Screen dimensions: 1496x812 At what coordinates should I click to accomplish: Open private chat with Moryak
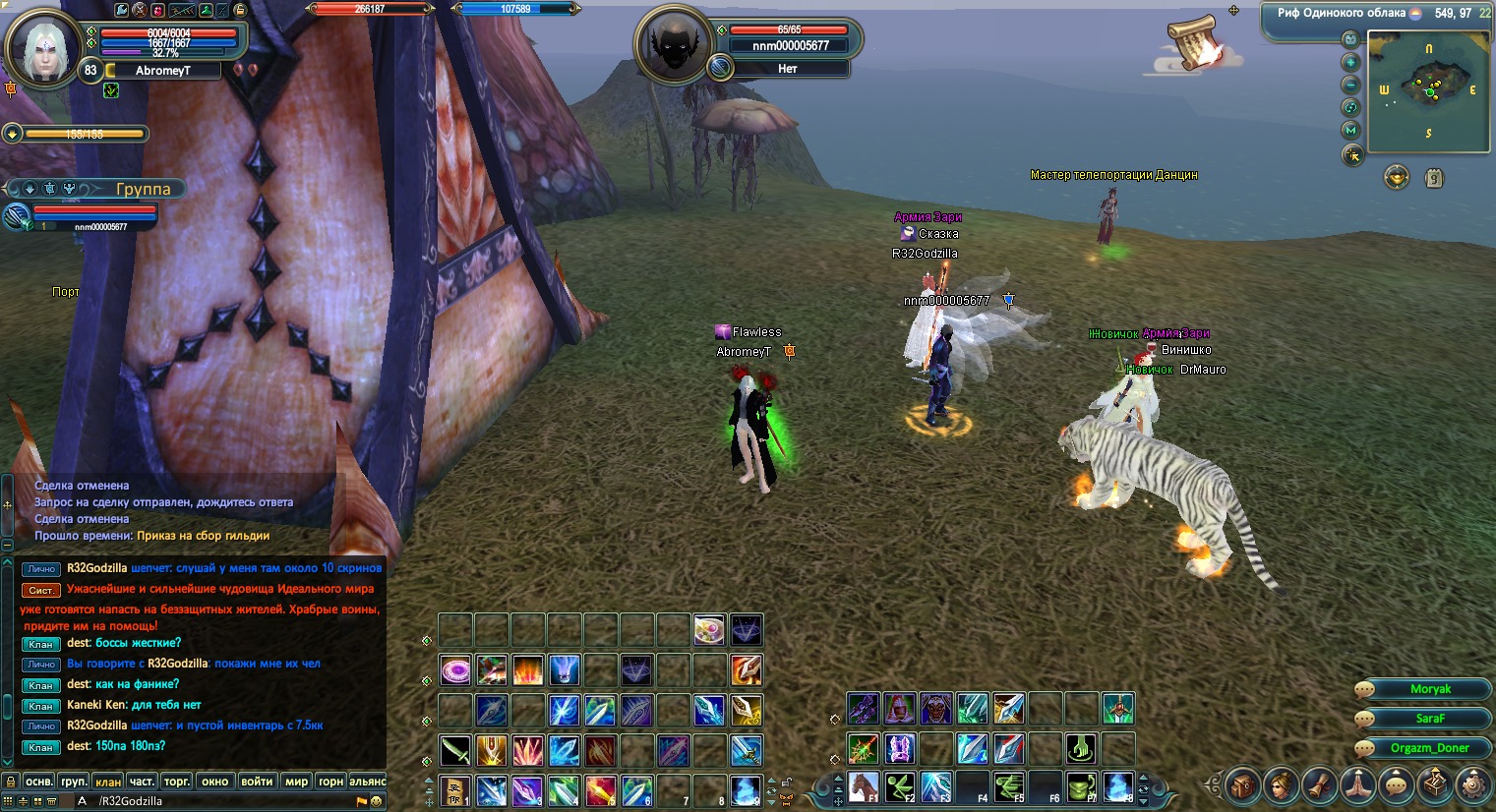click(x=1430, y=689)
